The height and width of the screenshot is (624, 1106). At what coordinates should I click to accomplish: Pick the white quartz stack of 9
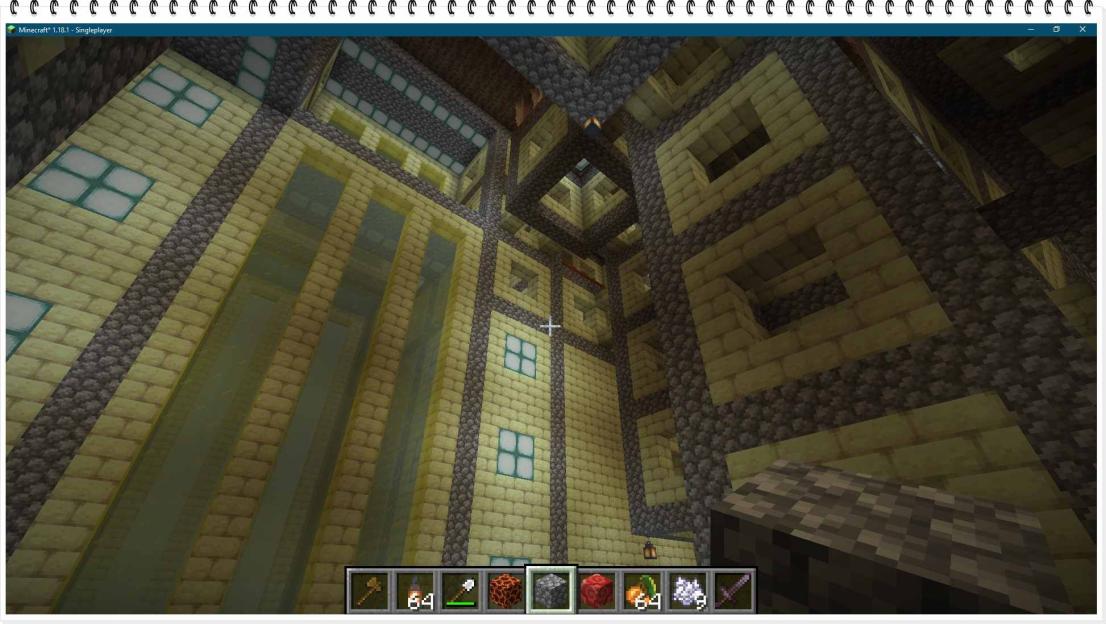[688, 591]
